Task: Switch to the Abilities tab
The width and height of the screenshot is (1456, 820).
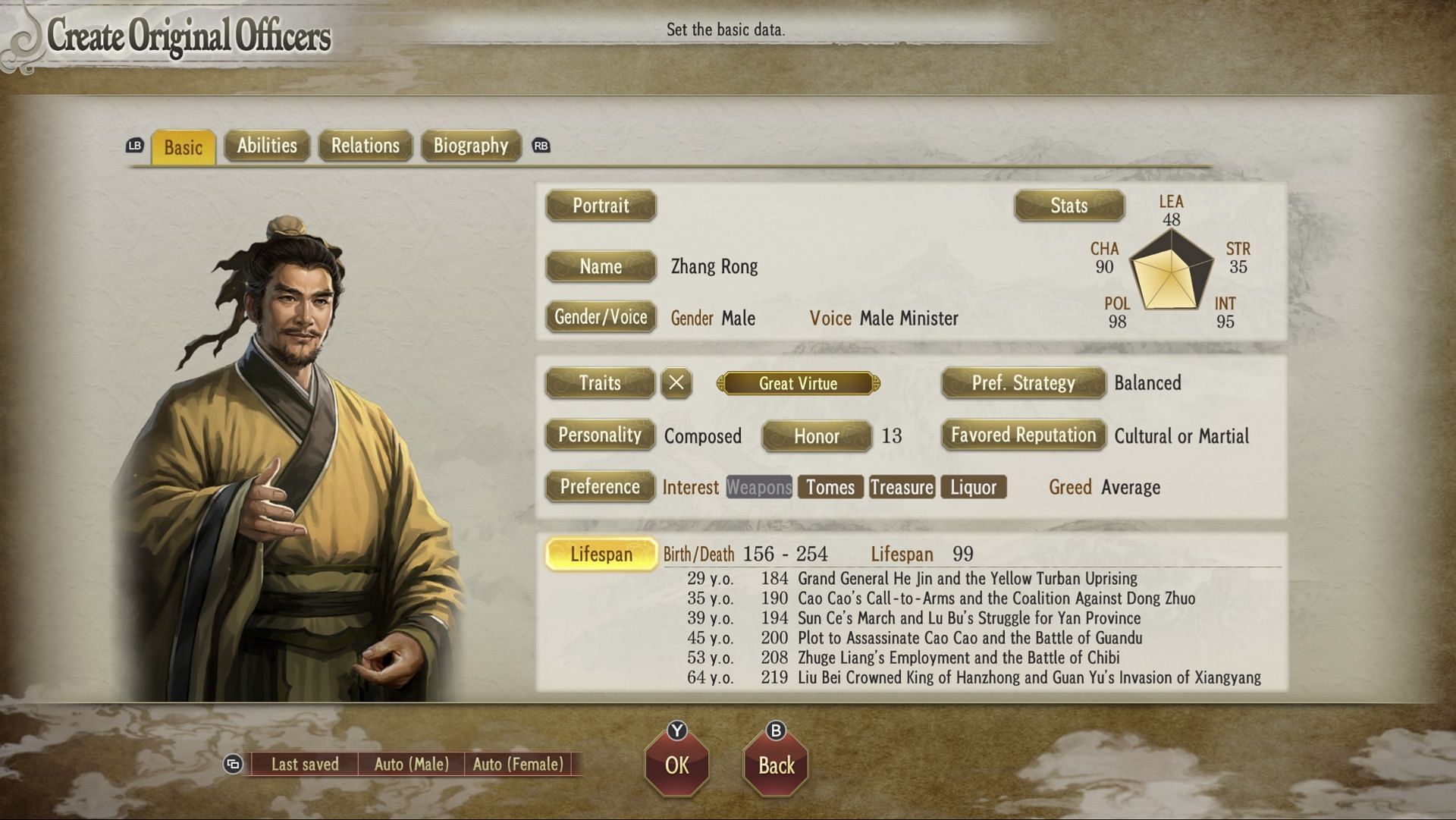Action: (267, 146)
